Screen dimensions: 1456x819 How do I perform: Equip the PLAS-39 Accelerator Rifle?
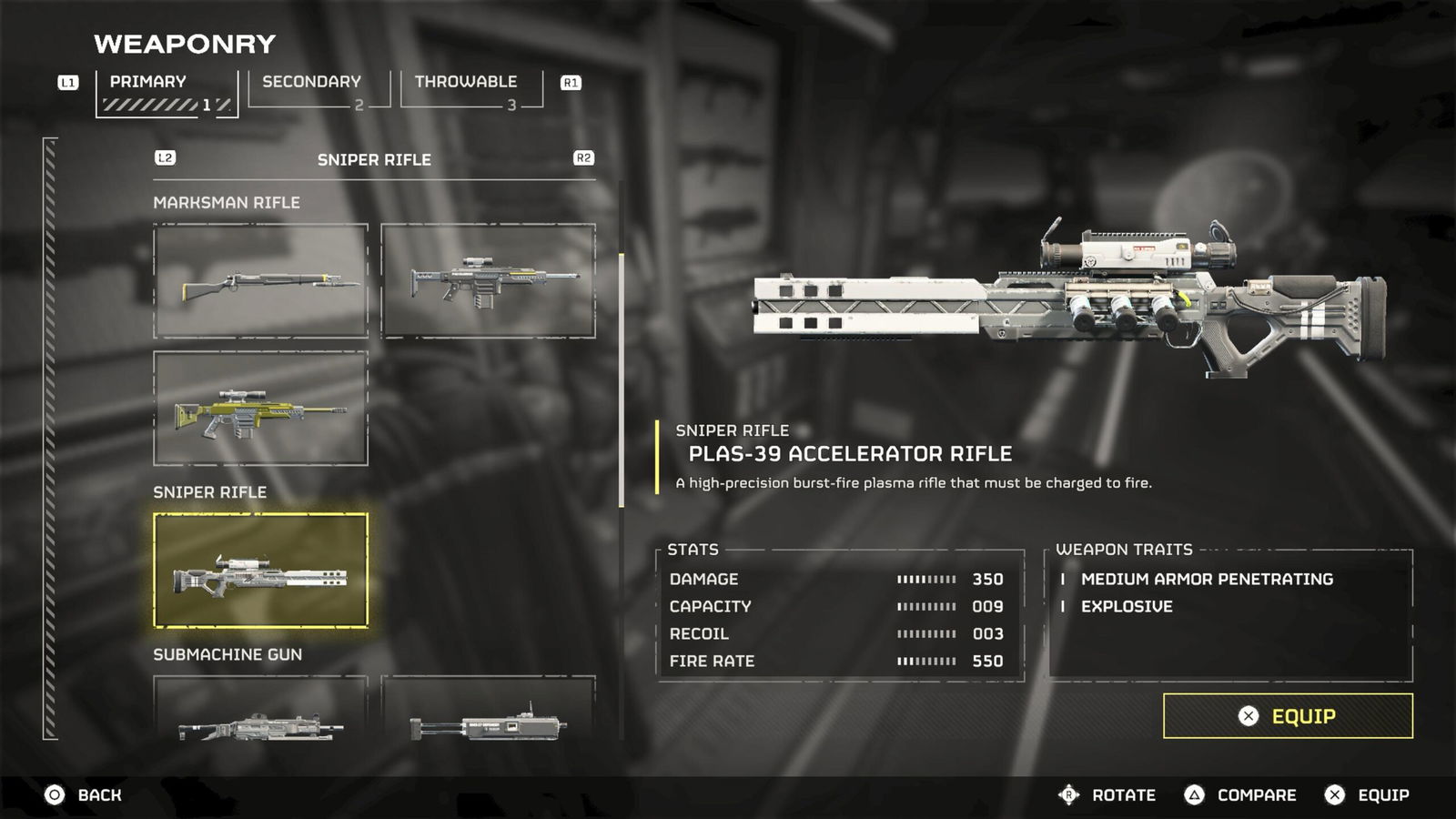pos(1287,716)
